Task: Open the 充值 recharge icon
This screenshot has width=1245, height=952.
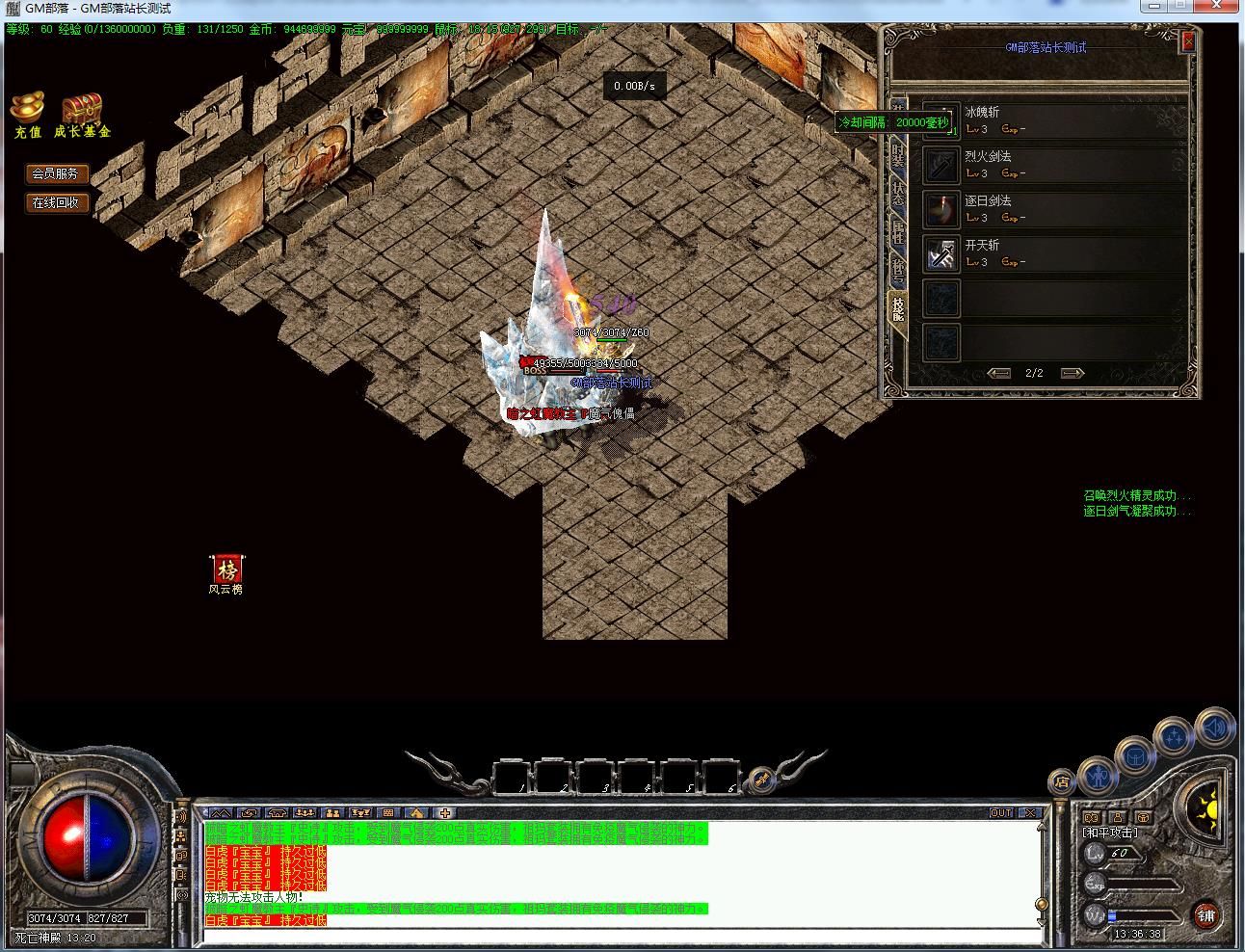Action: 28,115
